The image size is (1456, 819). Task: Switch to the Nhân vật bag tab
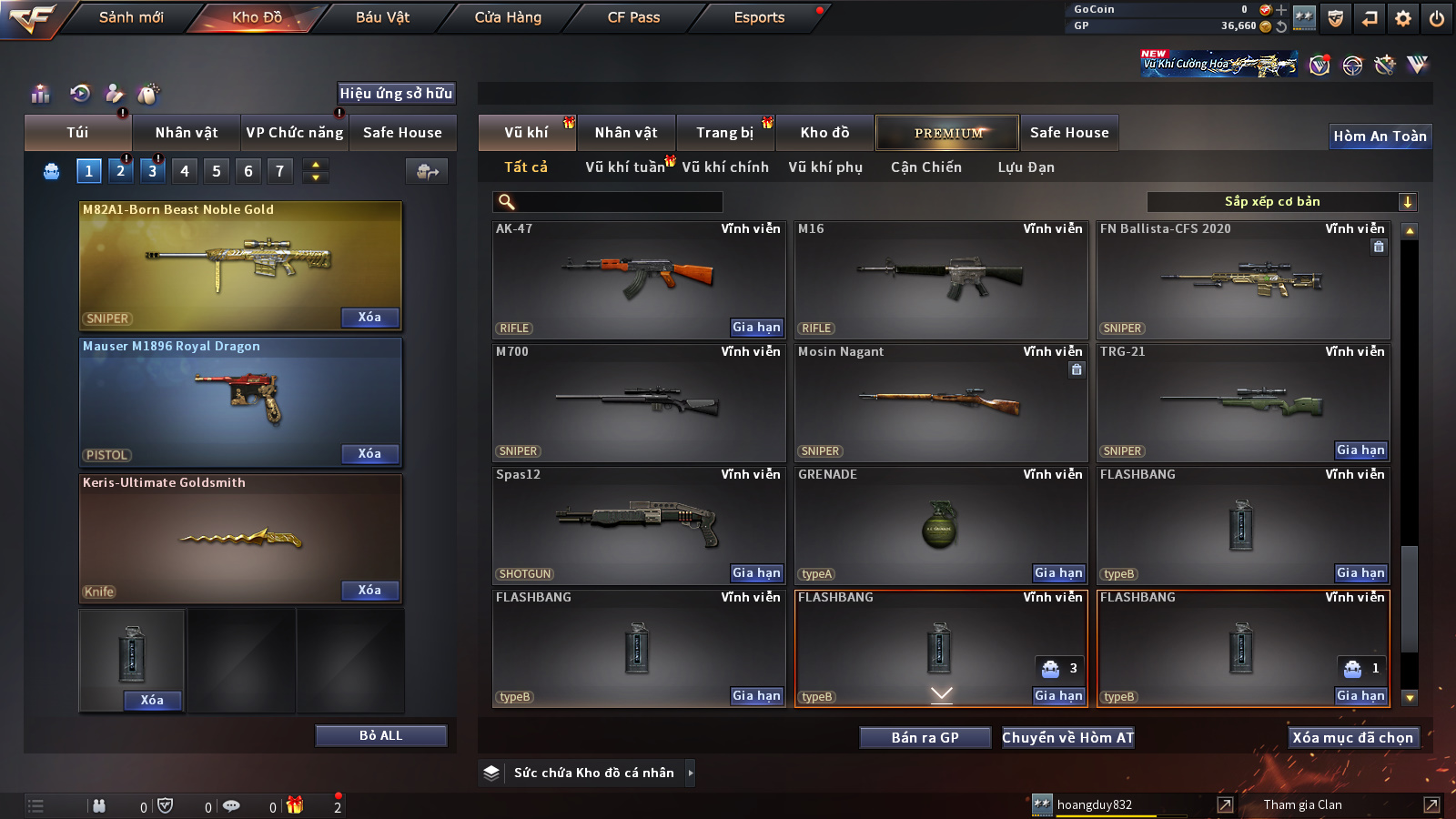click(x=187, y=133)
